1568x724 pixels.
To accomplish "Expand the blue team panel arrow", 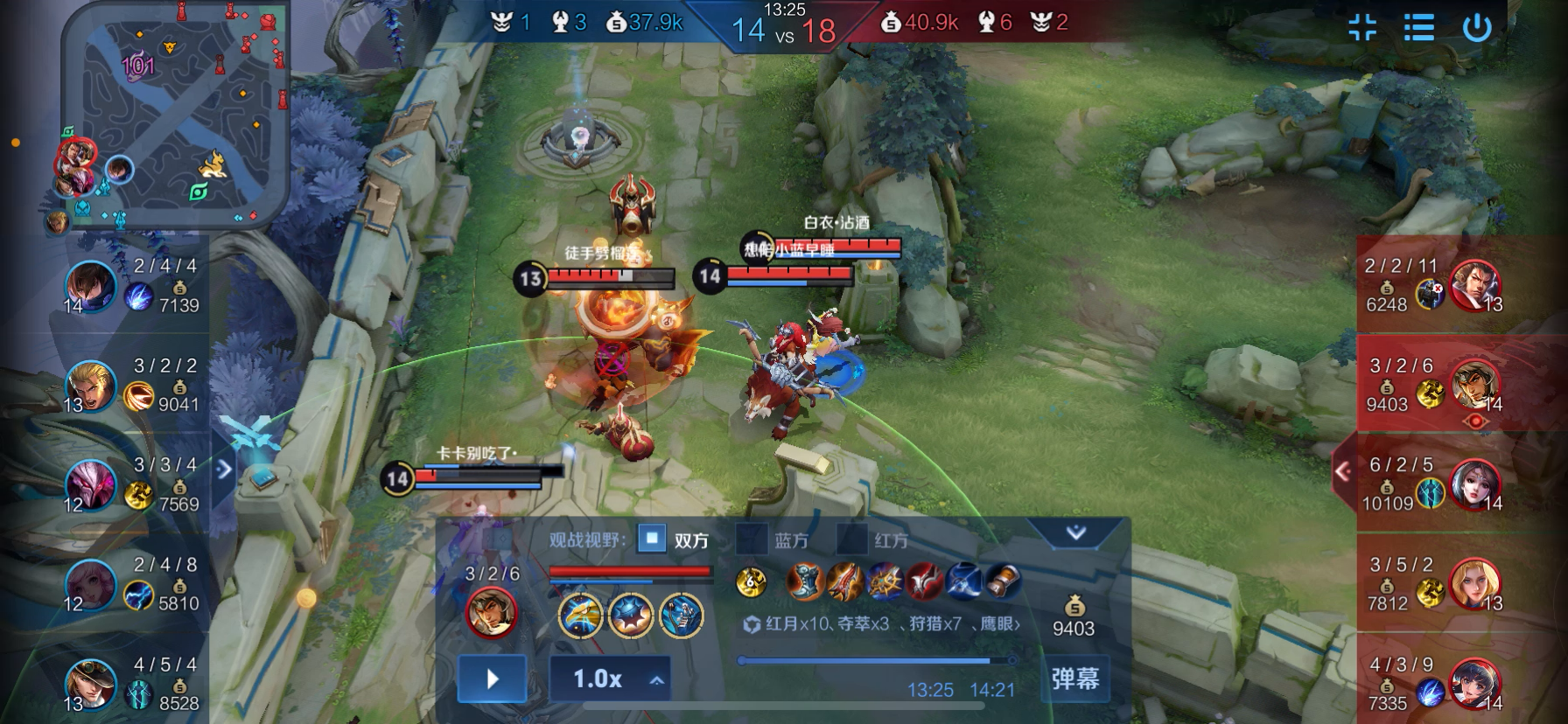I will (x=224, y=470).
